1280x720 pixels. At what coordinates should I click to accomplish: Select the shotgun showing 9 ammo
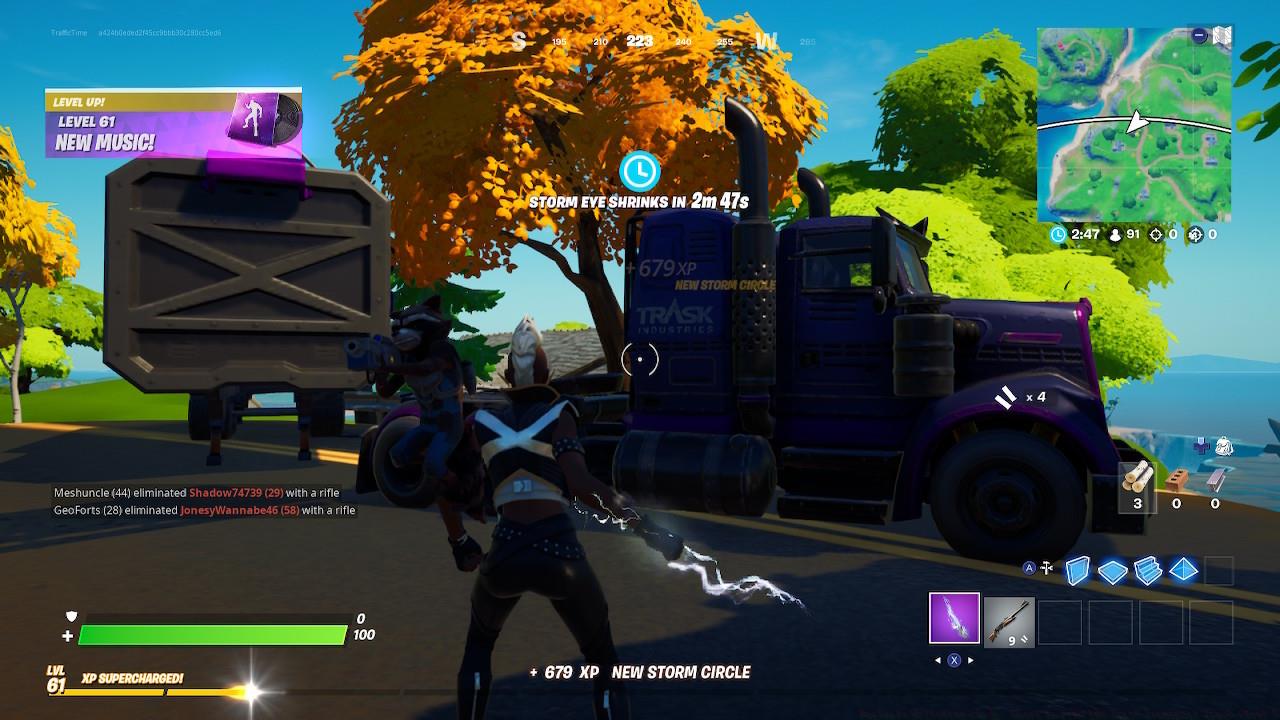tap(1007, 621)
